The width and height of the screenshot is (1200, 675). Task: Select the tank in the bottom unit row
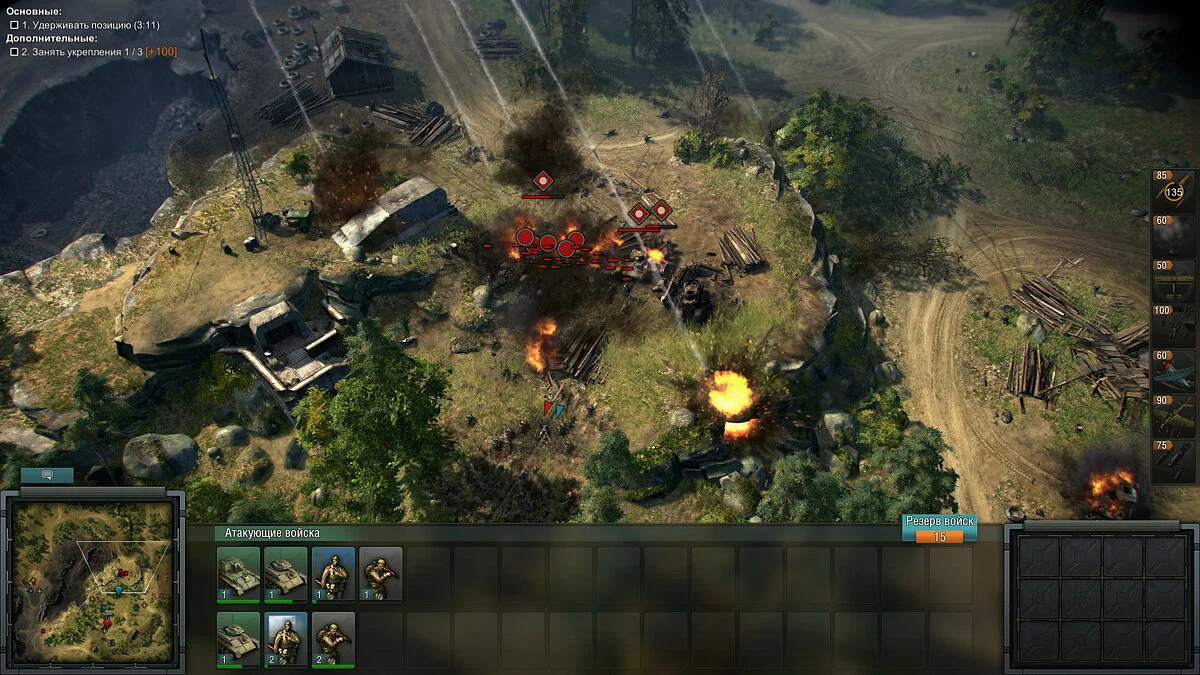[238, 638]
